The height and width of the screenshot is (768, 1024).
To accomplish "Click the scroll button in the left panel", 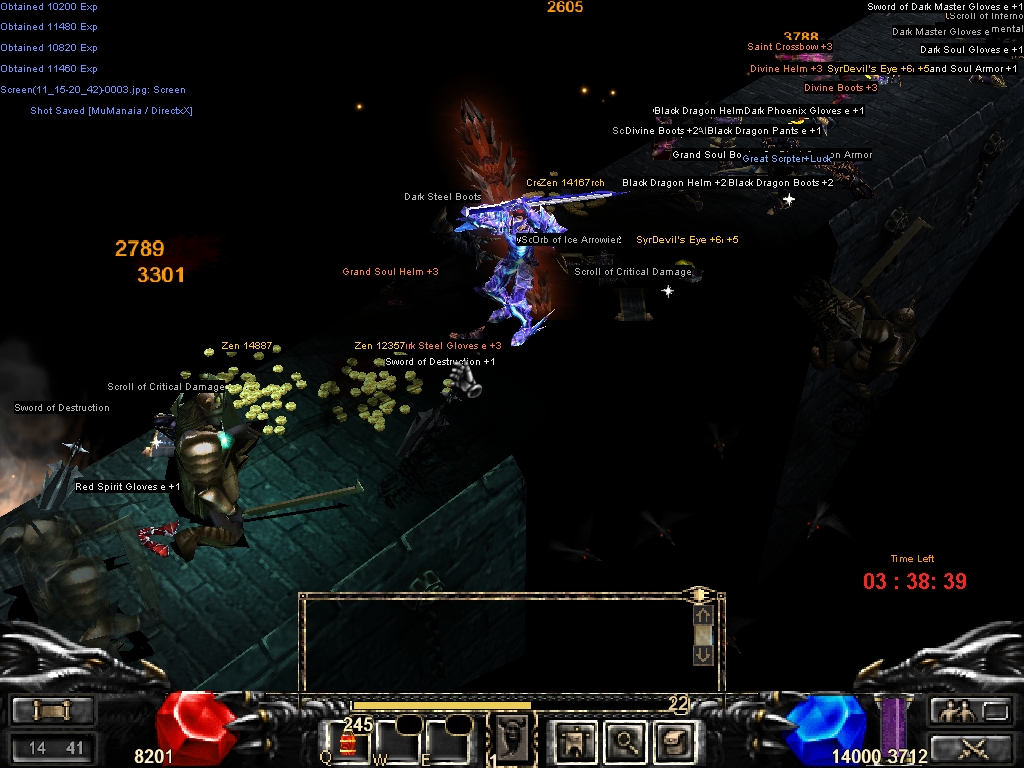I will [x=51, y=711].
